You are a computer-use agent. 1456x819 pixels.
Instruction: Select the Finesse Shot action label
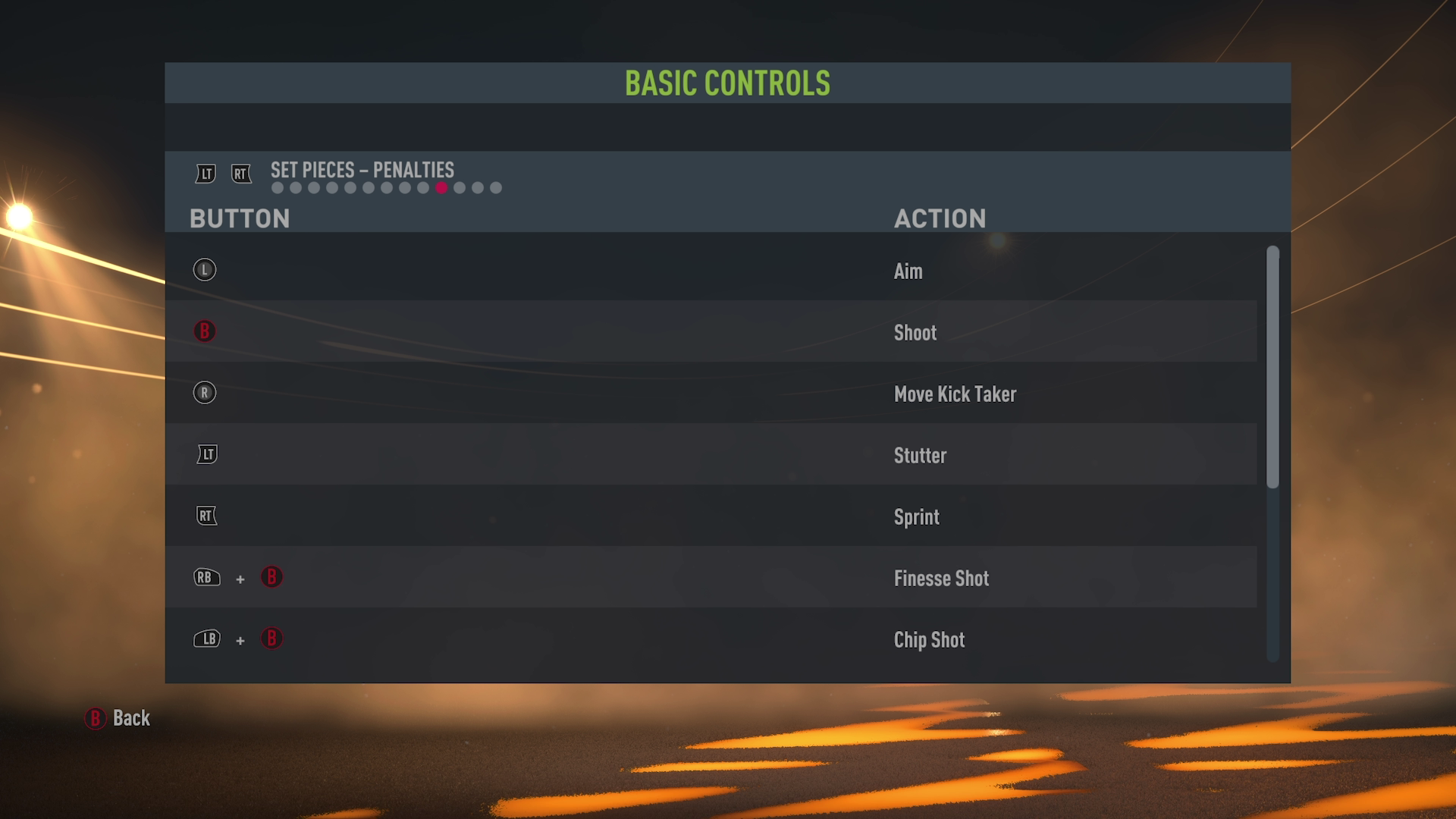[940, 578]
